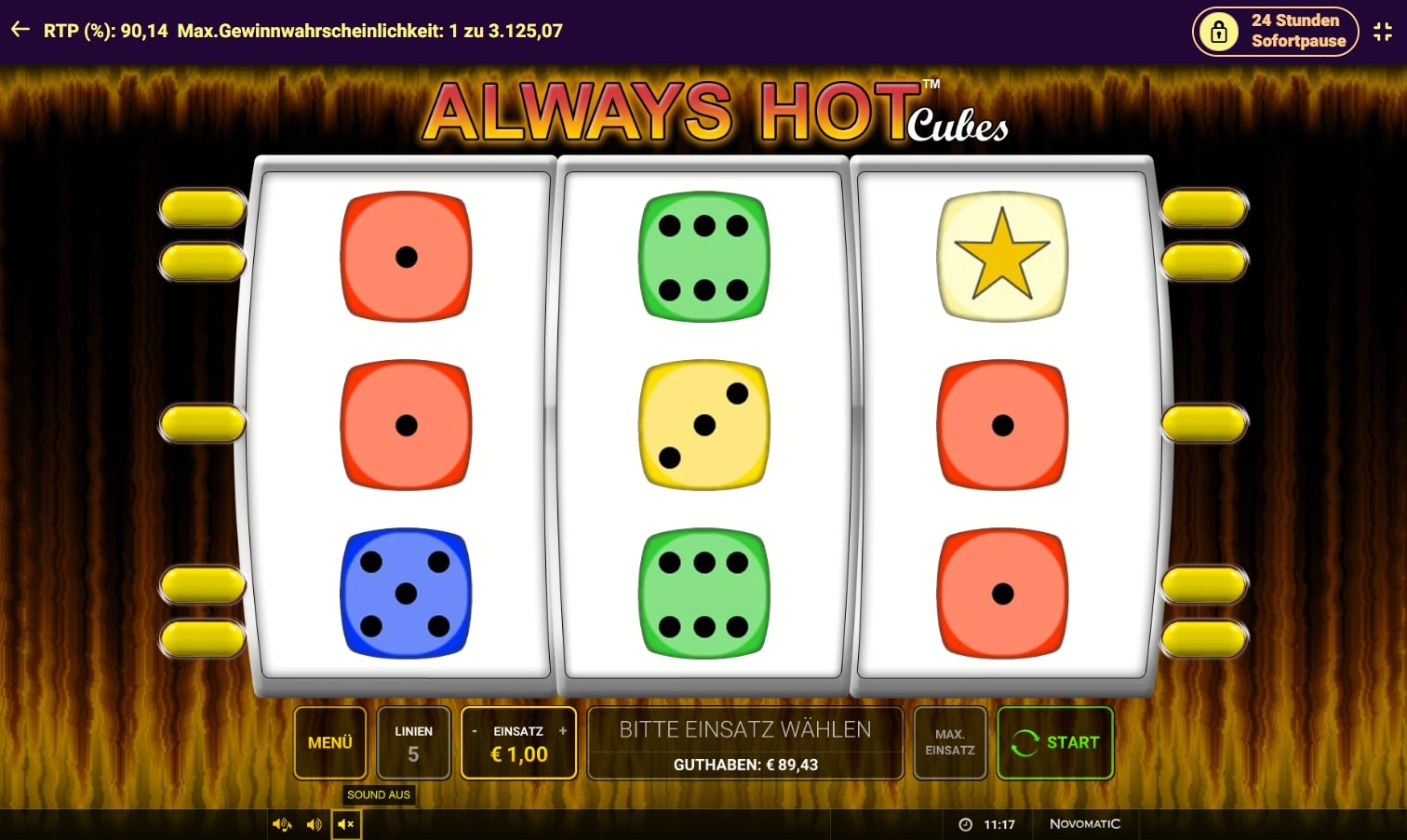Image resolution: width=1407 pixels, height=840 pixels.
Task: Toggle the sound effects speaker with music note
Action: [x=281, y=824]
